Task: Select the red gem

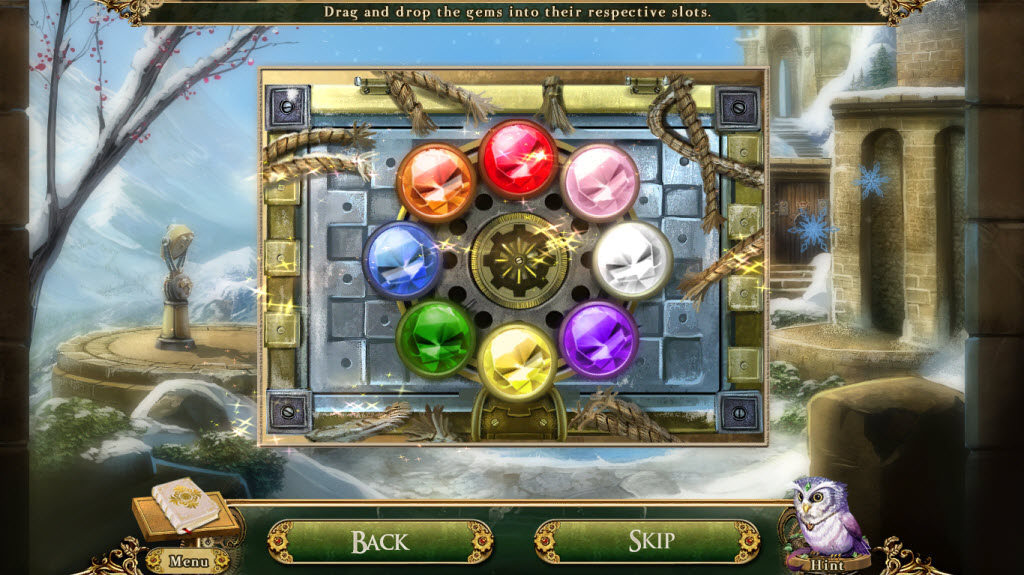Action: coord(517,159)
